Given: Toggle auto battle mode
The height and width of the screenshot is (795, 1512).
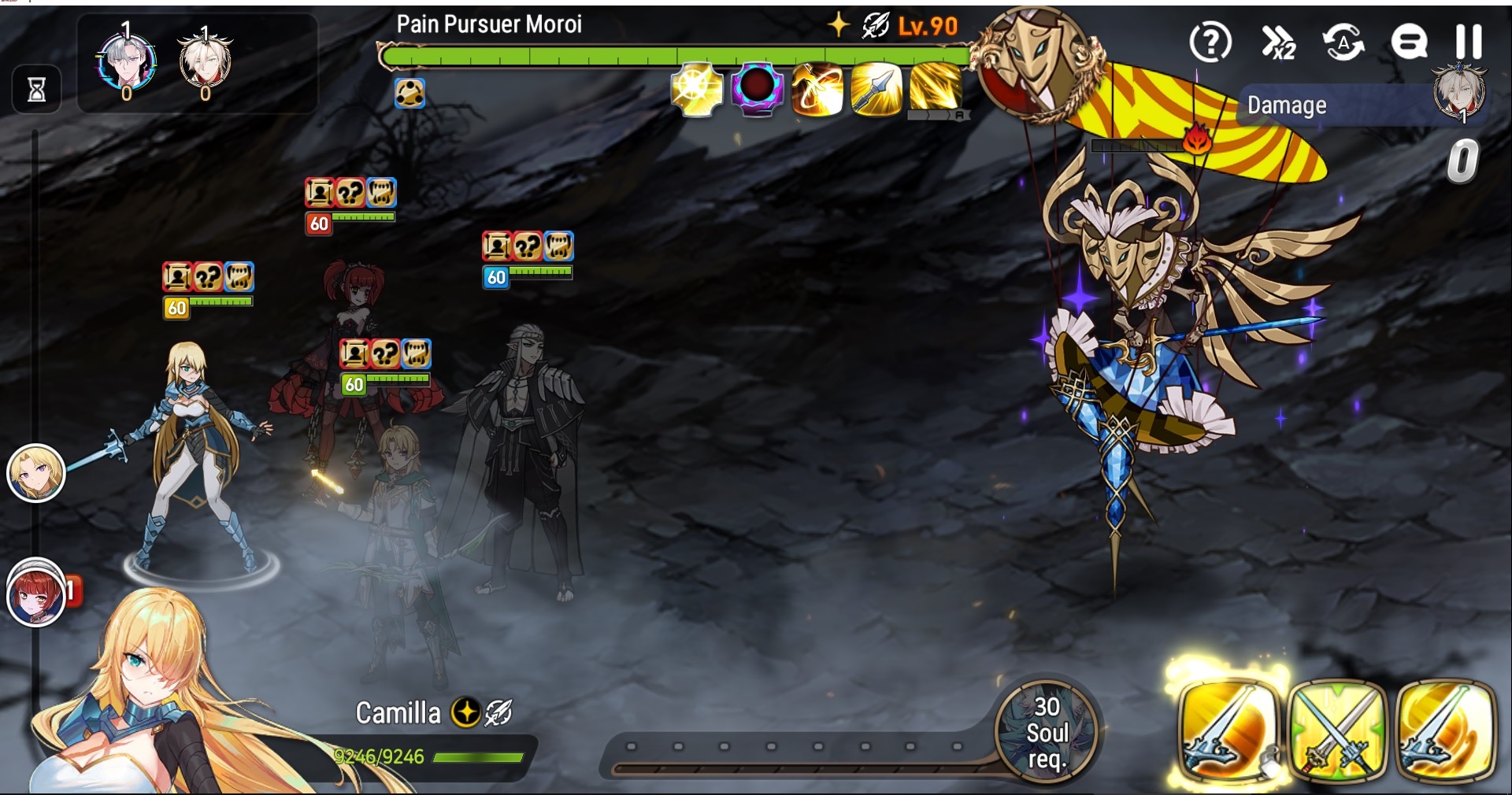Looking at the screenshot, I should pyautogui.click(x=1343, y=42).
